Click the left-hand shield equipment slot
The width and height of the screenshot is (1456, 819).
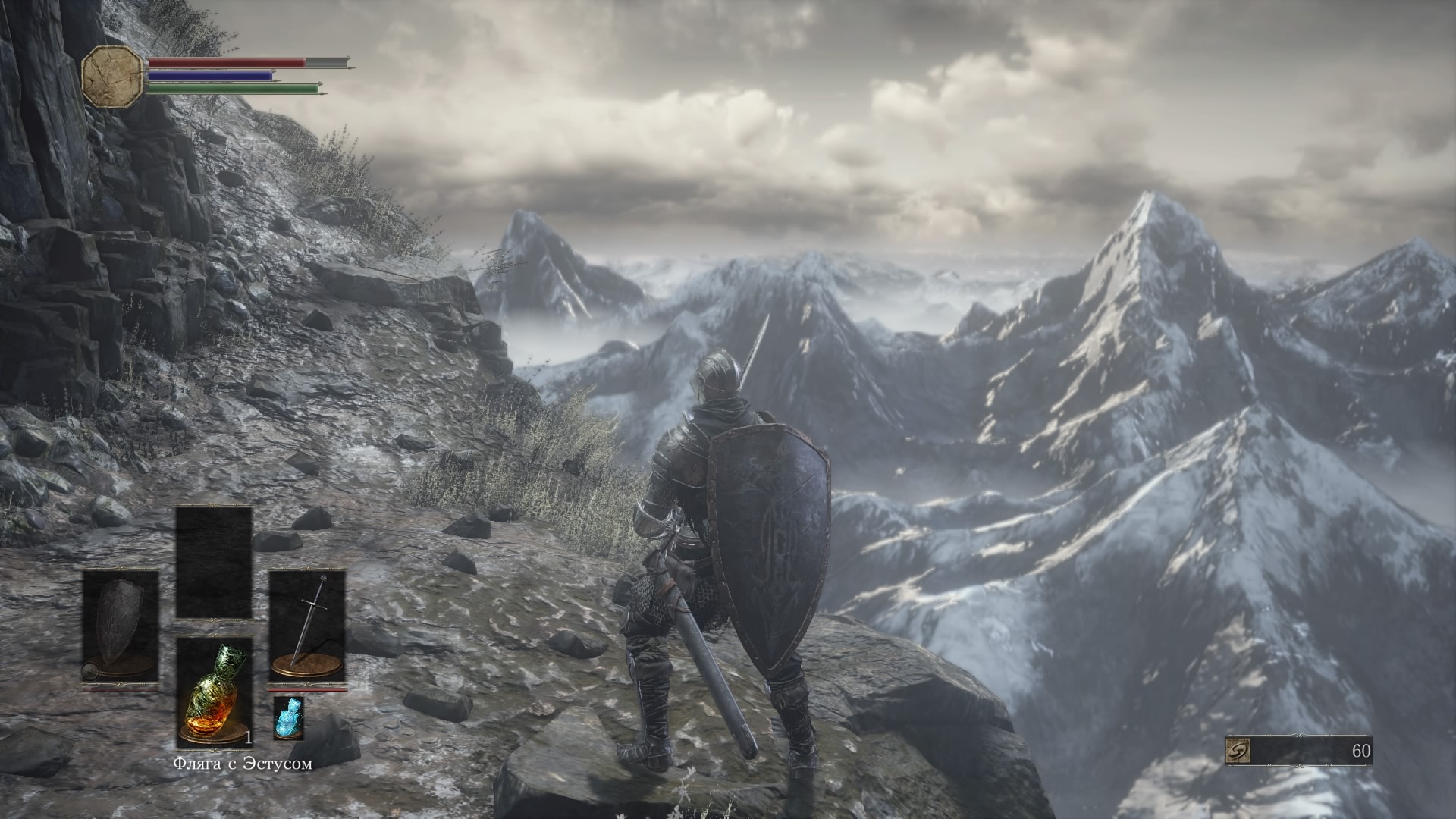click(121, 626)
